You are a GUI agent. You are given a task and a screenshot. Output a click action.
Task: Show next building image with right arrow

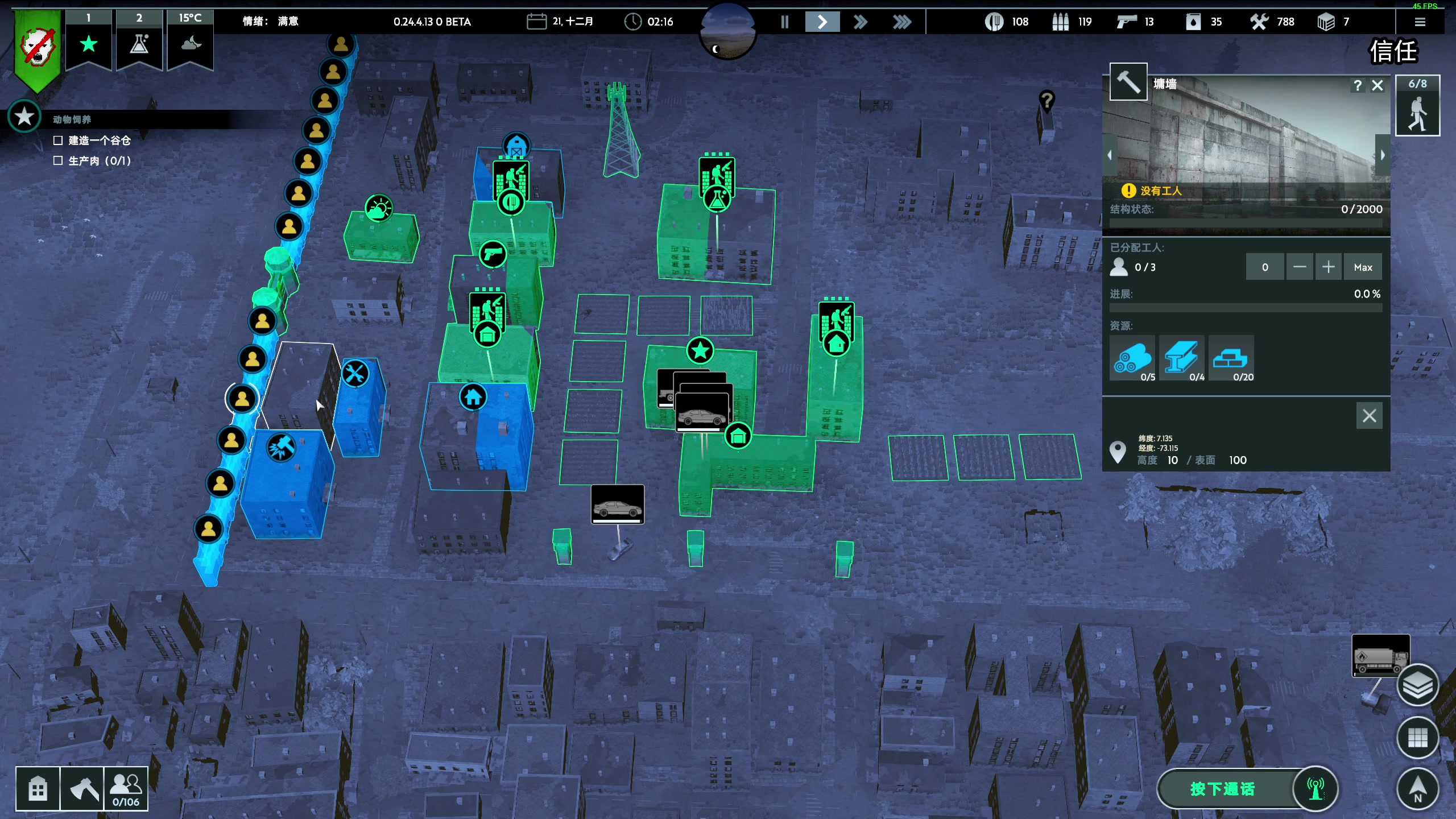1383,155
